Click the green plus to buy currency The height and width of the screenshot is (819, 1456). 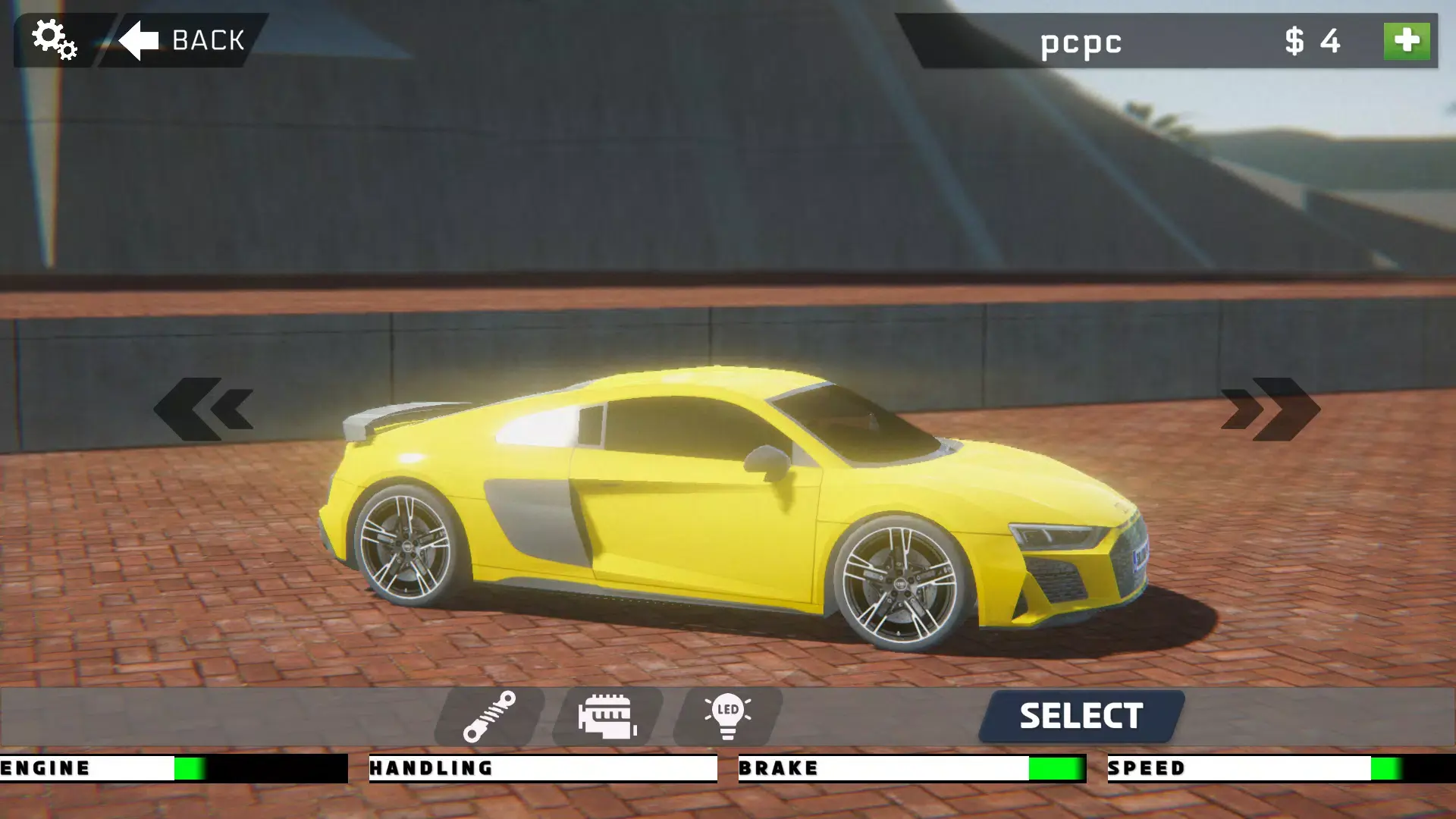1407,42
